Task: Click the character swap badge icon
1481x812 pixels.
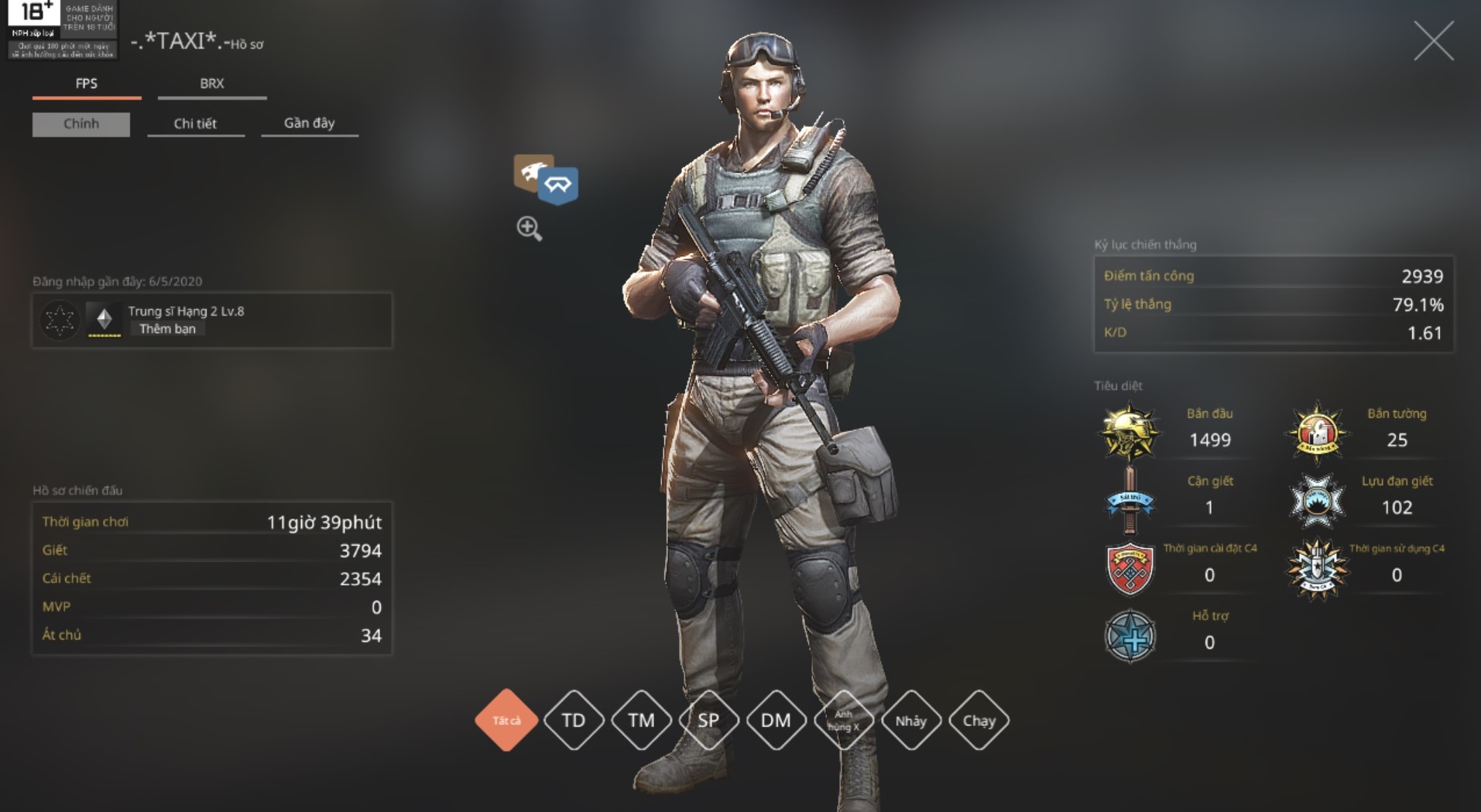Action: pos(547,180)
